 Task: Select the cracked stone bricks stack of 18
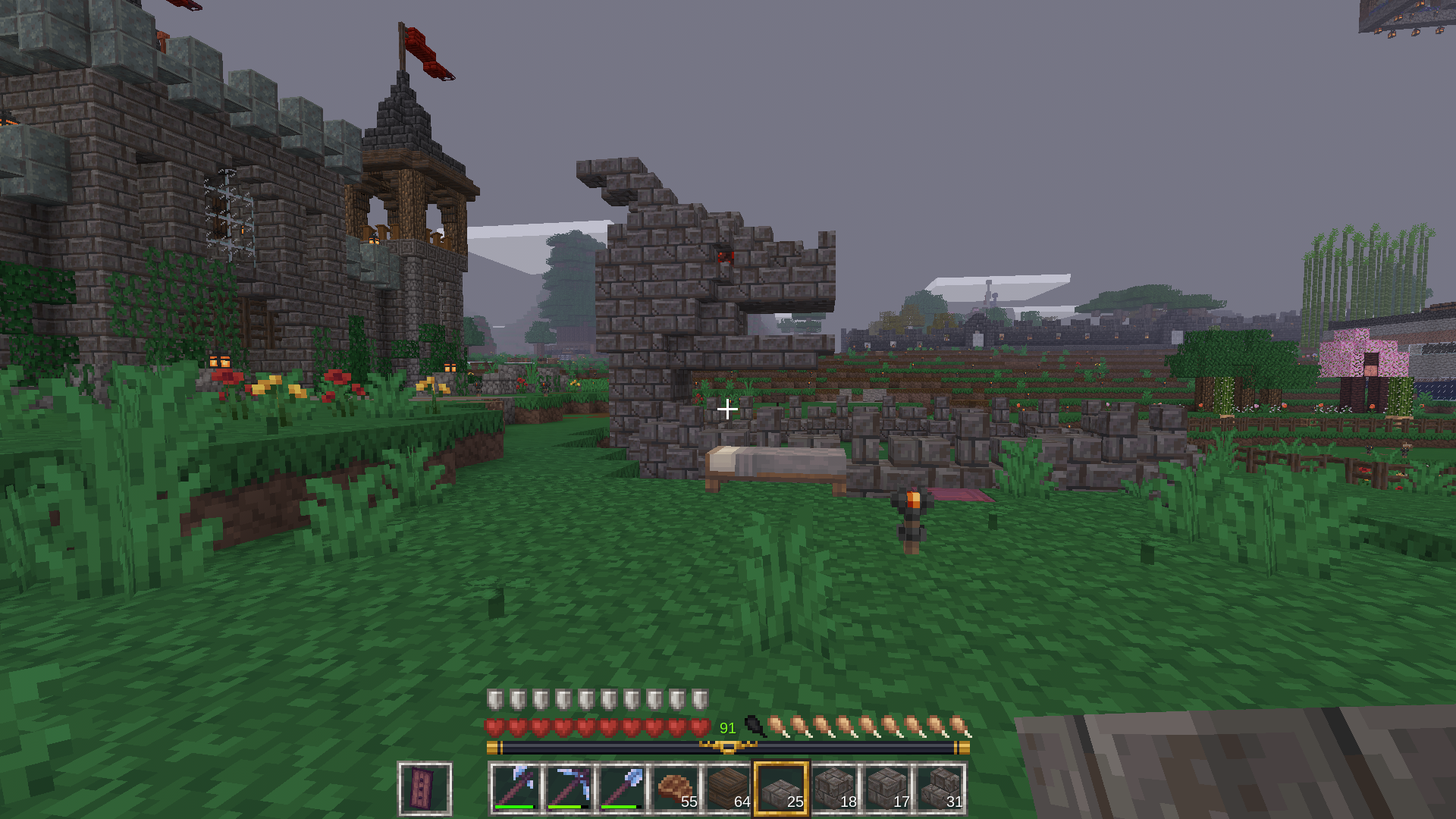tap(834, 789)
